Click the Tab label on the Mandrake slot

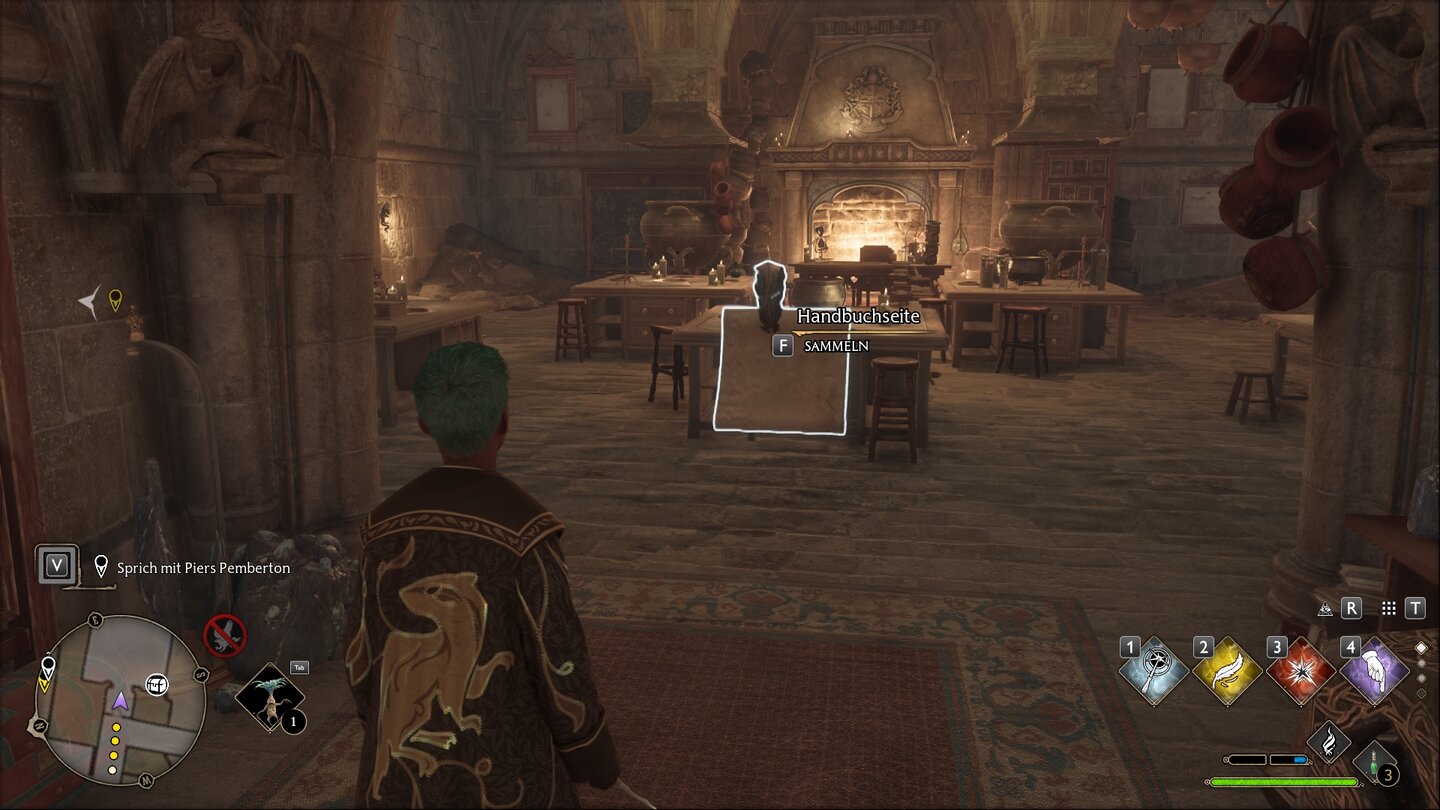pyautogui.click(x=299, y=669)
